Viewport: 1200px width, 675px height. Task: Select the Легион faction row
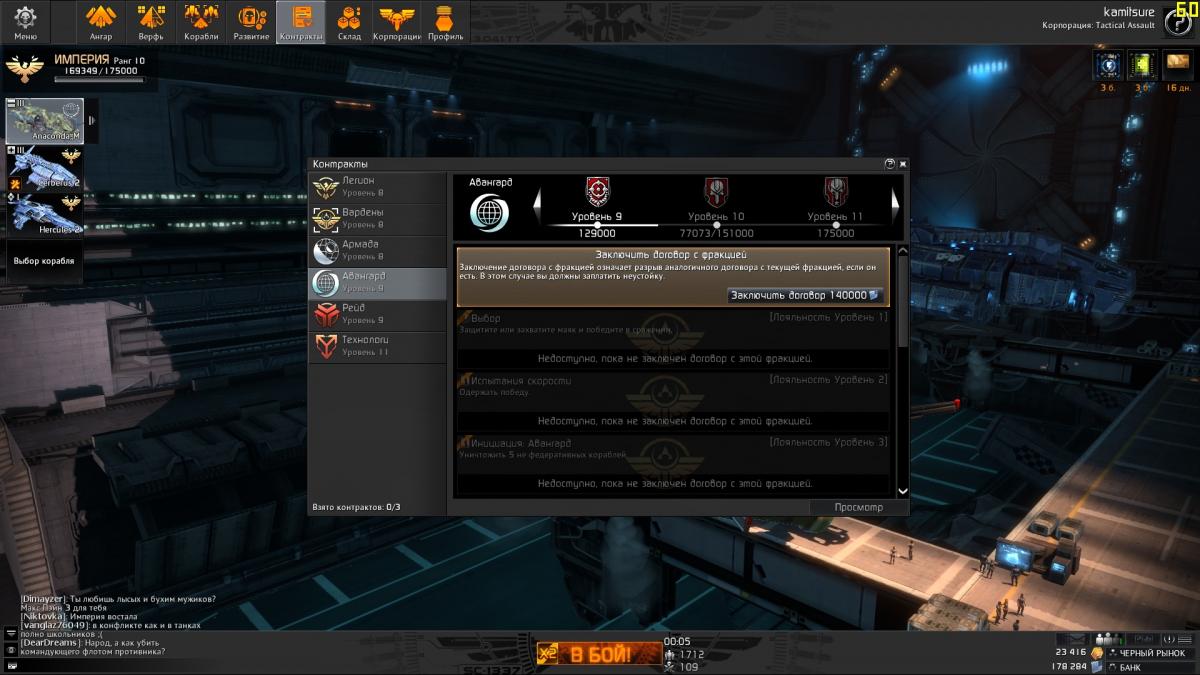[x=377, y=187]
